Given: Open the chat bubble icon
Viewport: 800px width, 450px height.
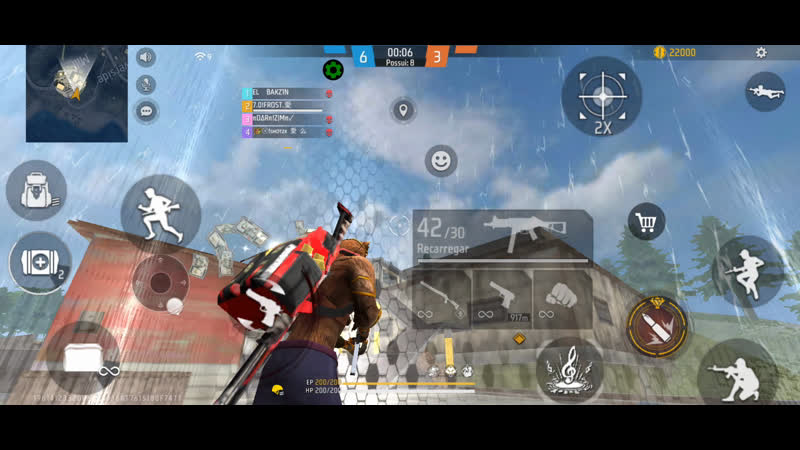Looking at the screenshot, I should click(x=146, y=110).
